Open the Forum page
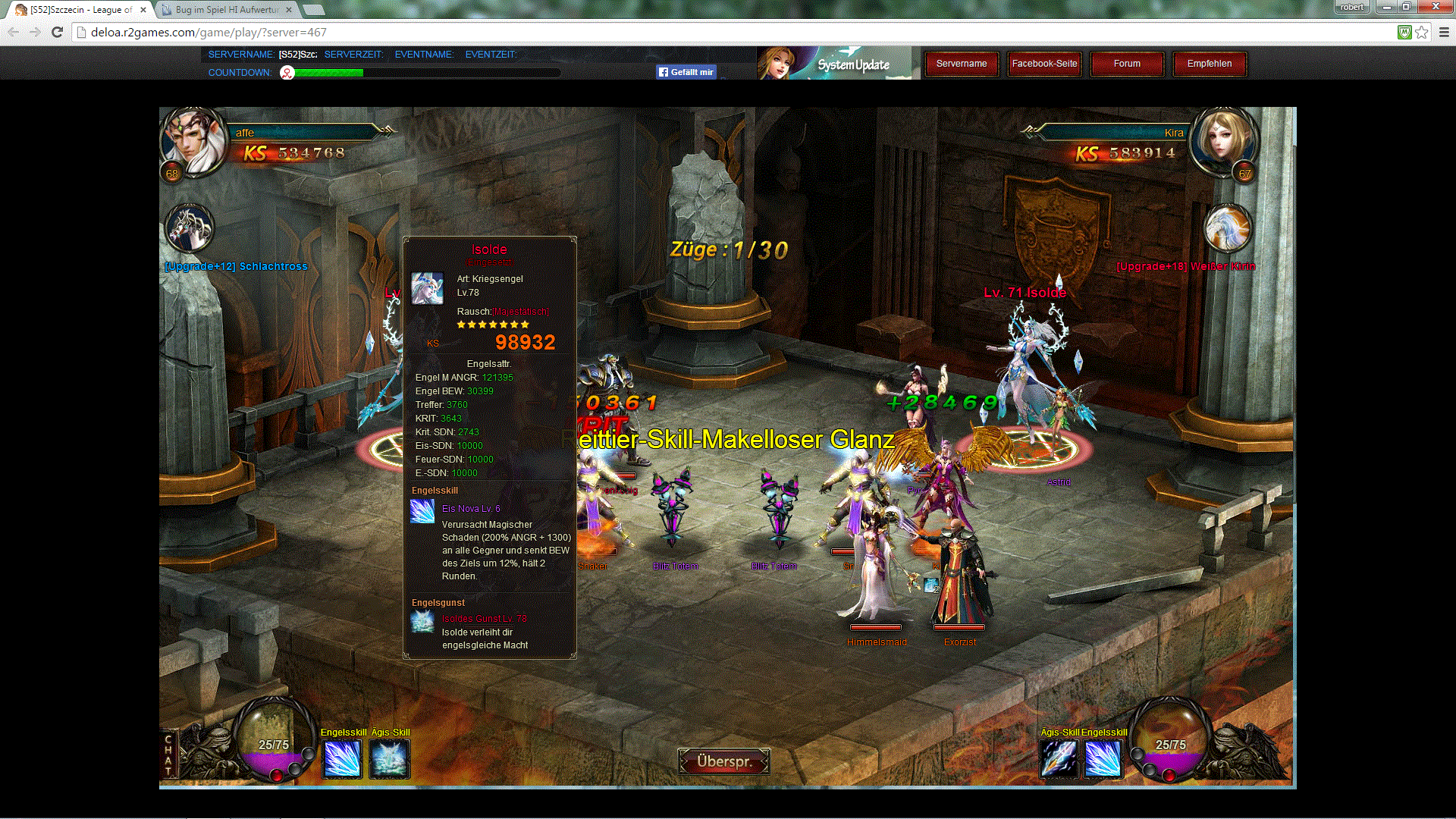The width and height of the screenshot is (1456, 819). pyautogui.click(x=1127, y=64)
